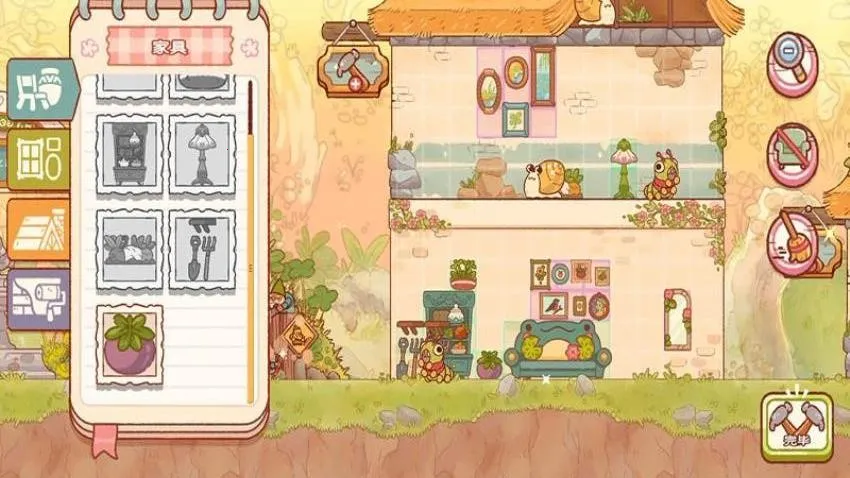
Task: Choose the greyed-out garden tools item
Action: coord(202,250)
